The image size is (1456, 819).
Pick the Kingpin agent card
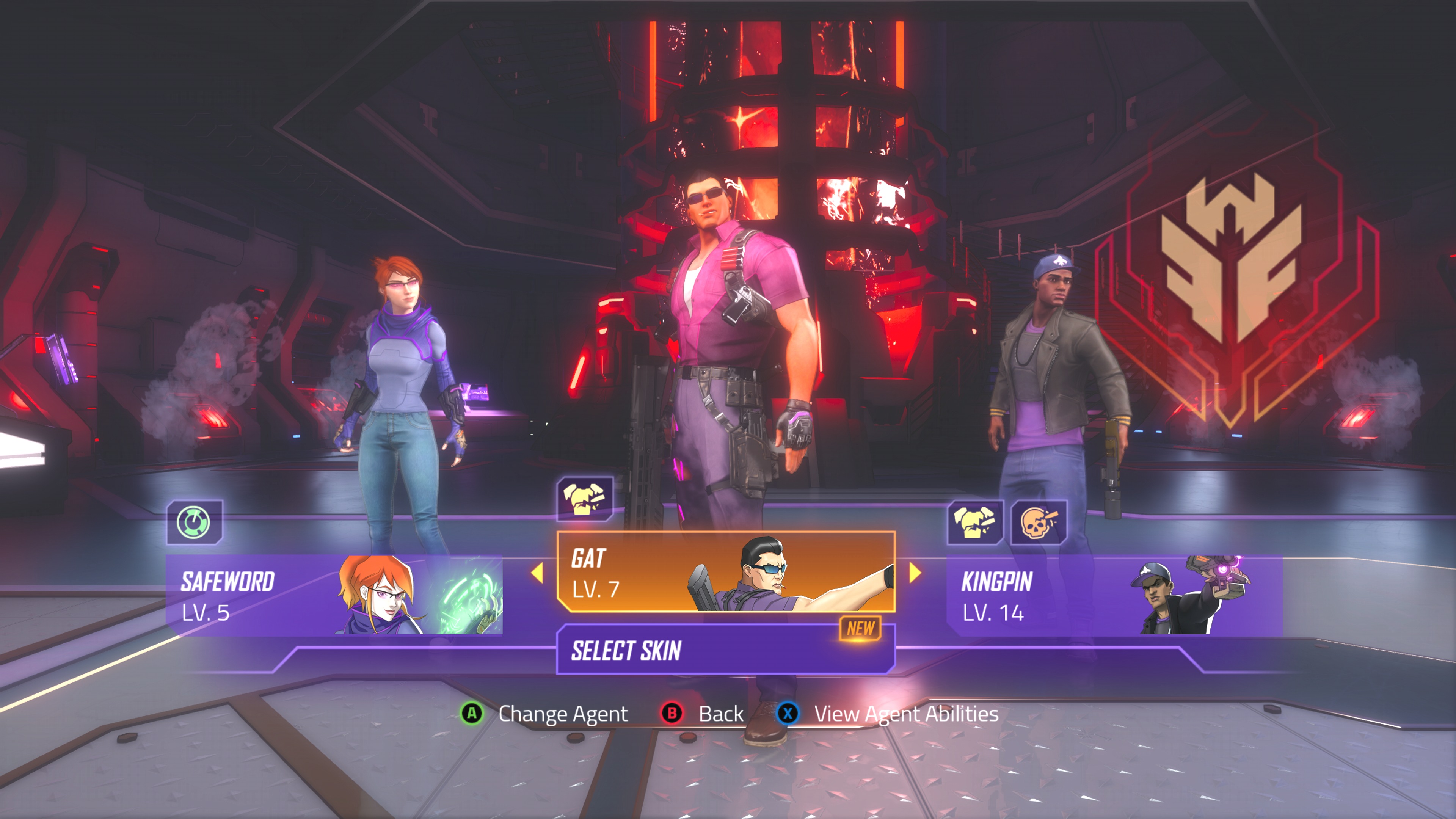1114,595
